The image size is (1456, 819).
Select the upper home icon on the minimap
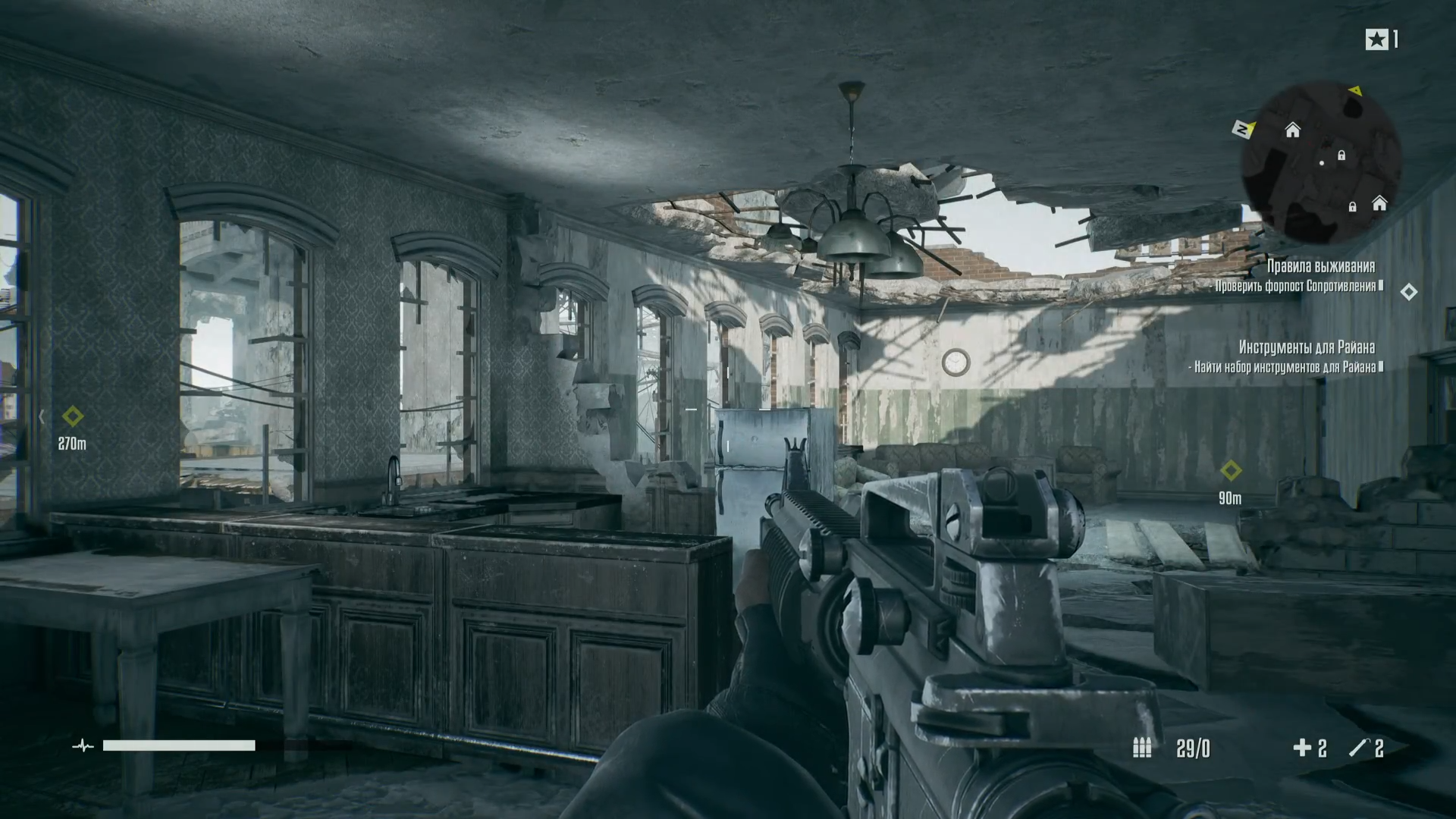pyautogui.click(x=1292, y=131)
